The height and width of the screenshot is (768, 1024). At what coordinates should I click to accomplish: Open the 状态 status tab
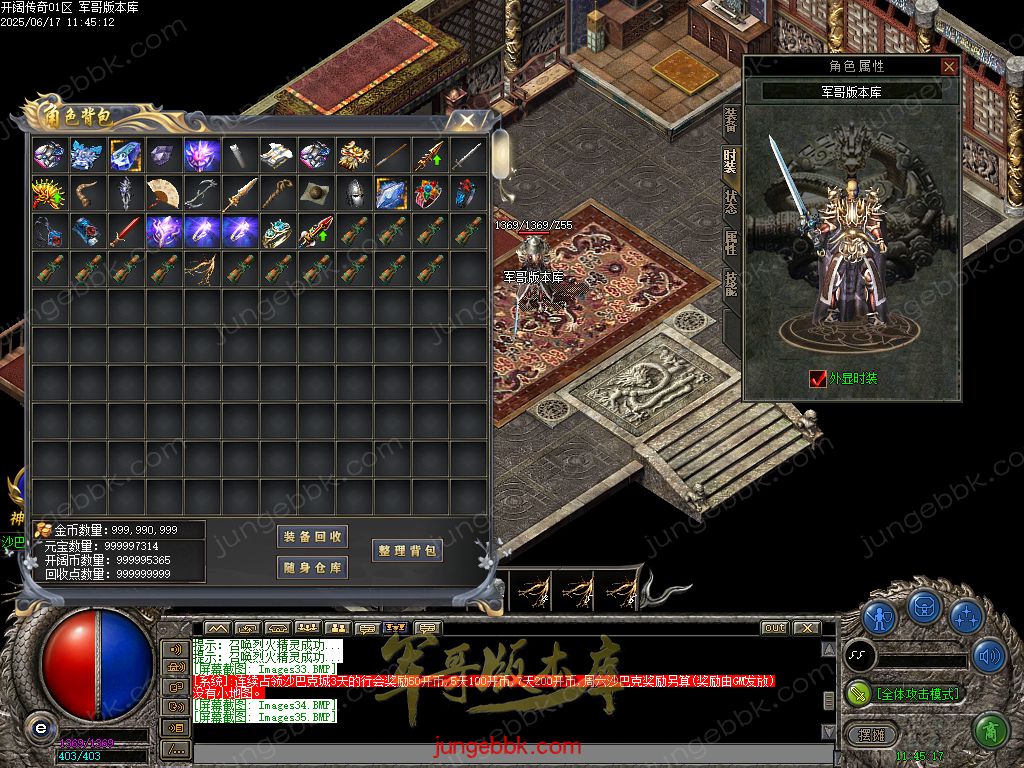click(731, 201)
